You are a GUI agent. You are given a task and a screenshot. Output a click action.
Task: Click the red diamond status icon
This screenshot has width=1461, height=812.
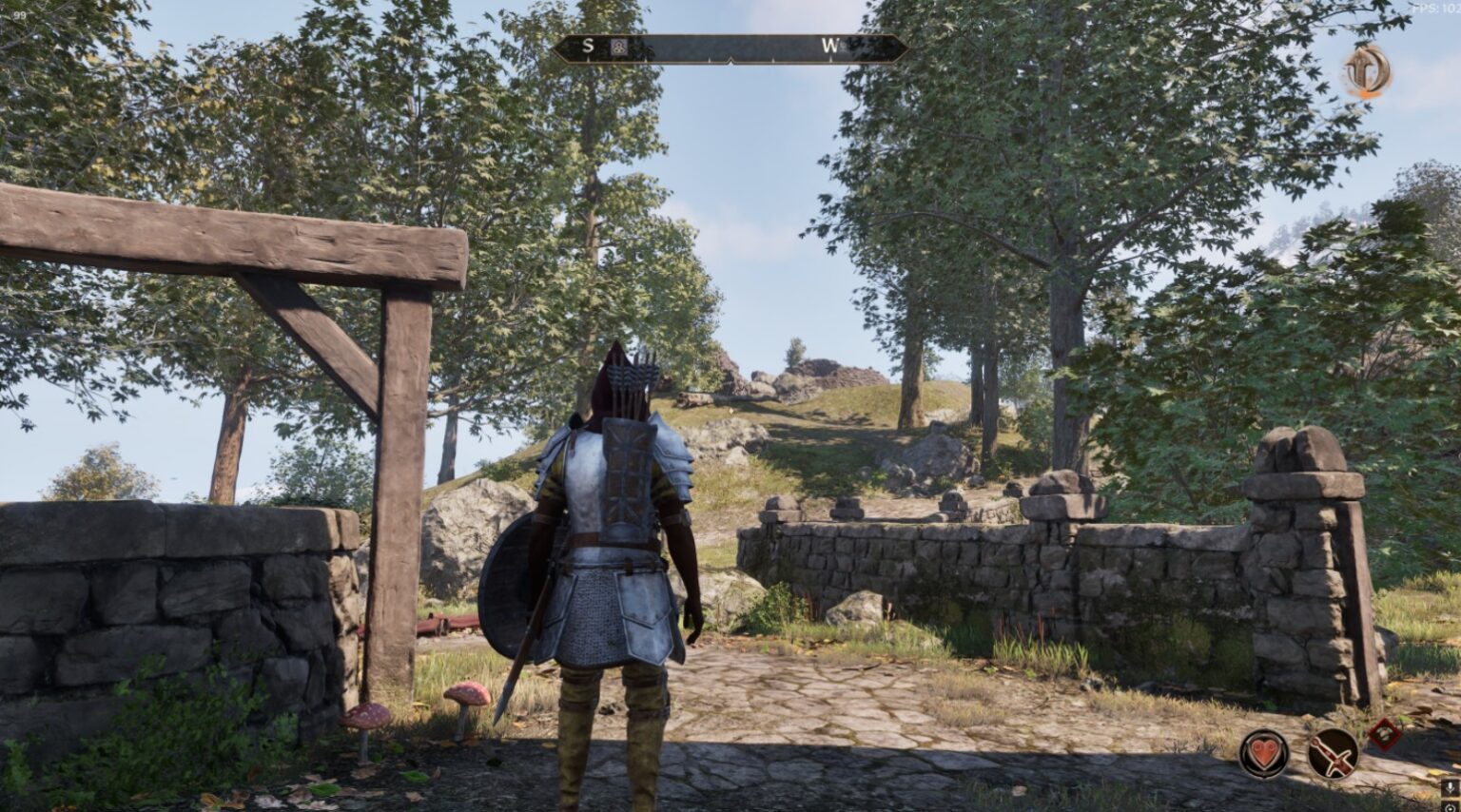click(1384, 733)
